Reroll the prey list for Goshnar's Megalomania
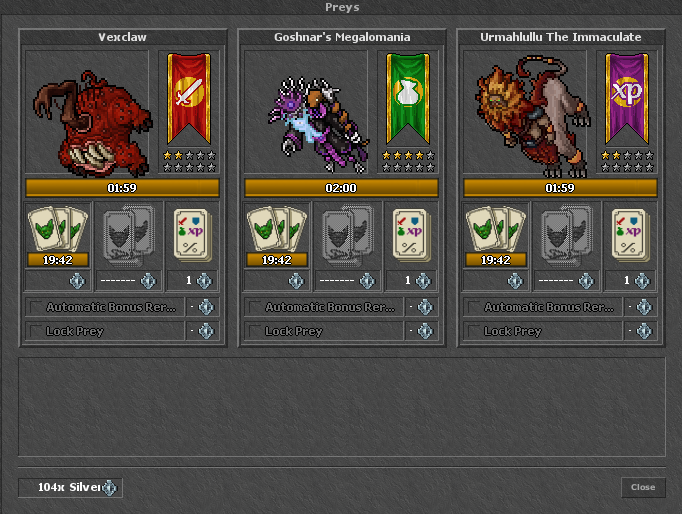The width and height of the screenshot is (682, 514). tap(276, 236)
